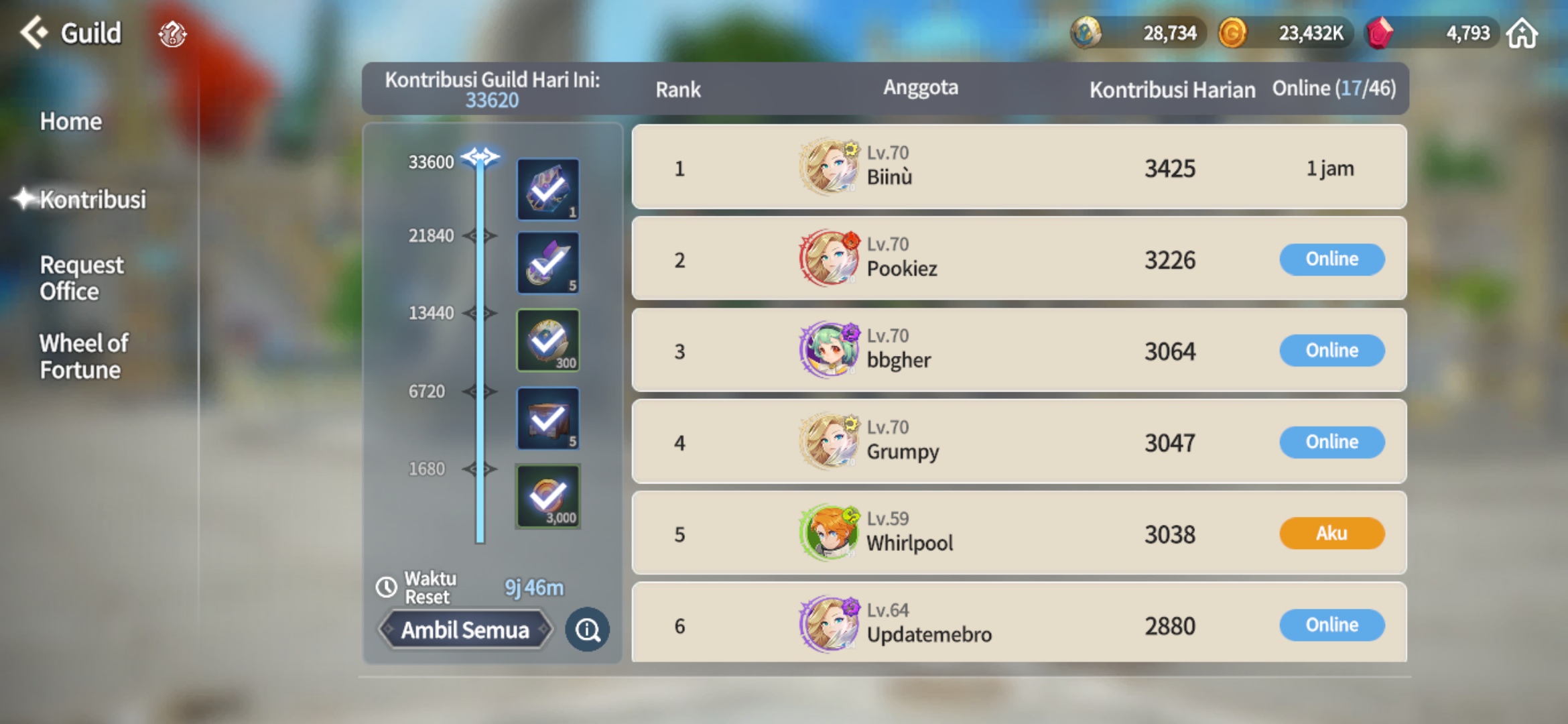Open the Request Office tab
This screenshot has width=1568, height=724.
[82, 278]
